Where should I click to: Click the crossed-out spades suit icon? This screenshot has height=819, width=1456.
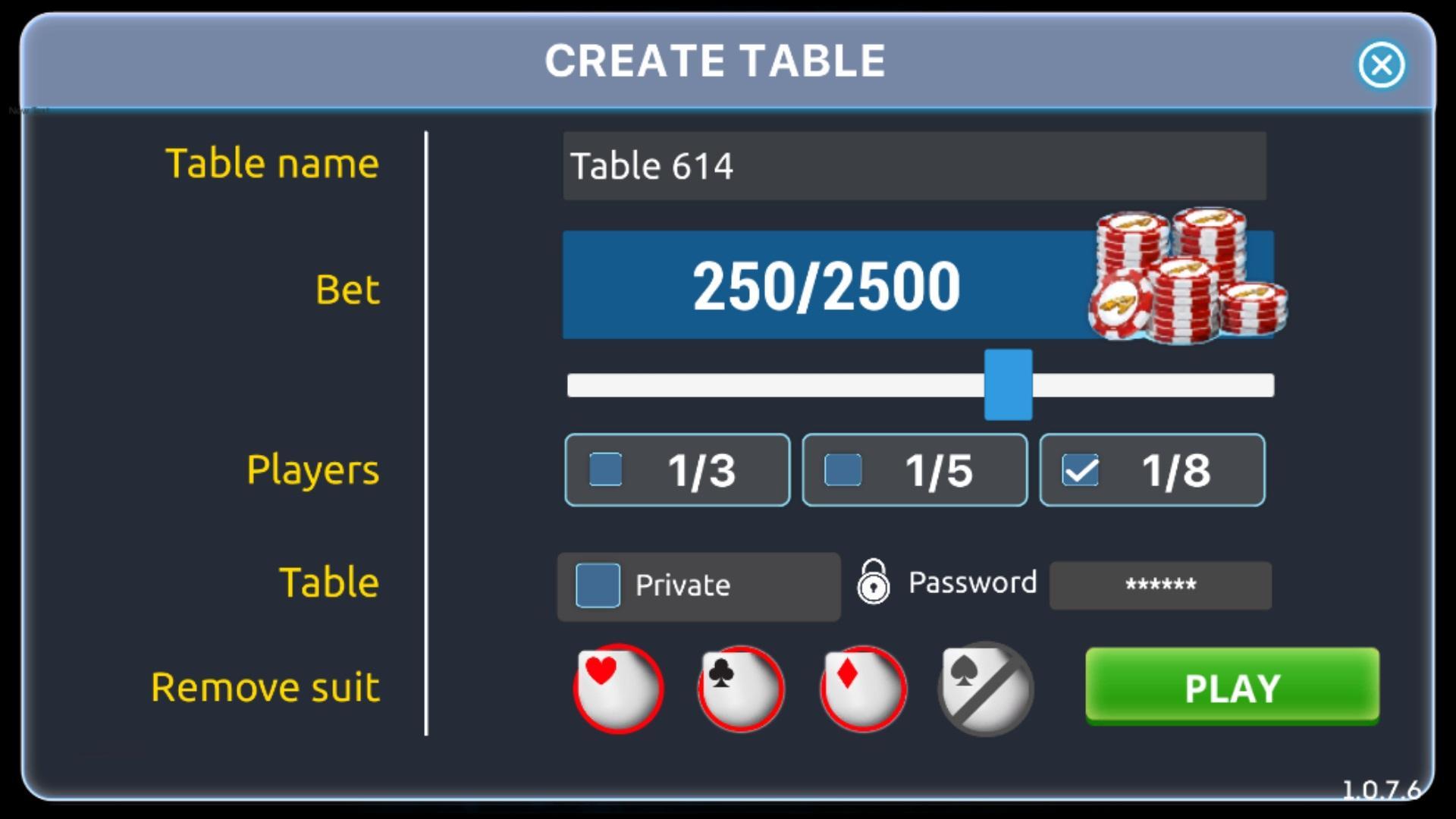985,688
